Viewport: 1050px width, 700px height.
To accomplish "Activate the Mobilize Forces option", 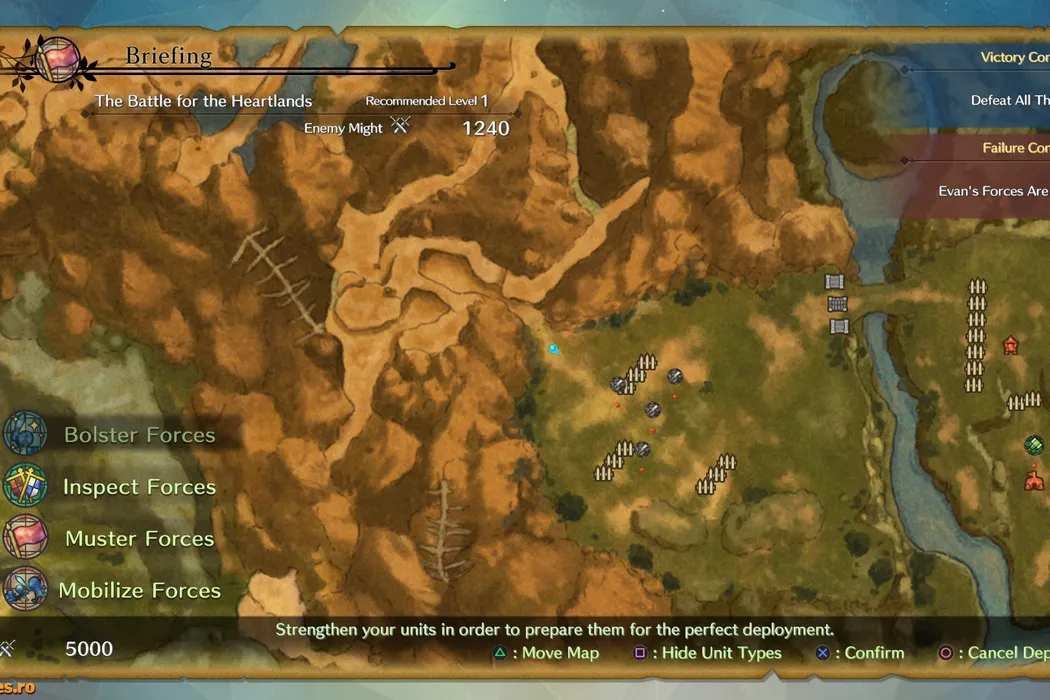I will pos(138,590).
